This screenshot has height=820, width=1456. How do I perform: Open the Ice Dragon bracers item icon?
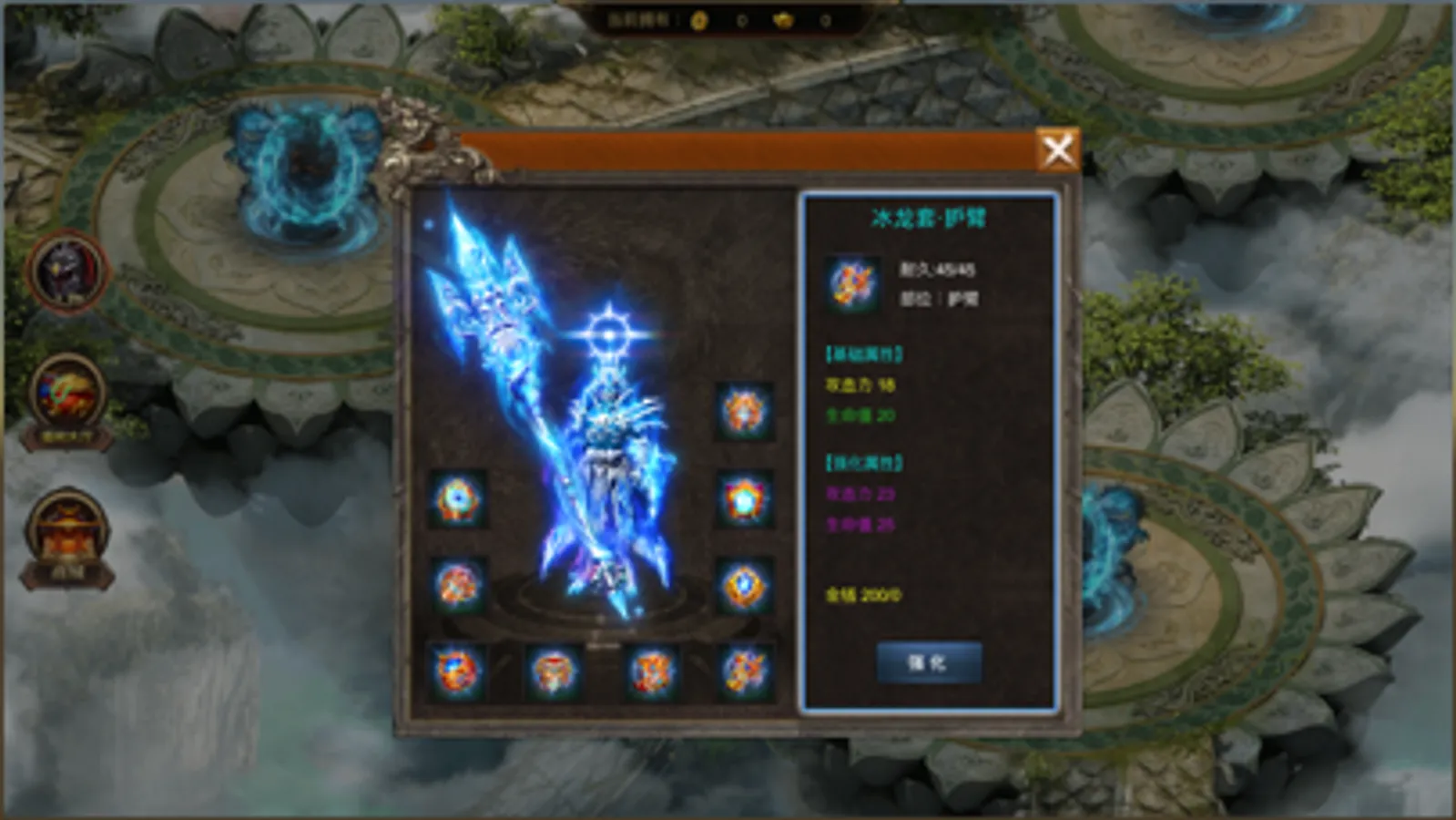coord(850,283)
